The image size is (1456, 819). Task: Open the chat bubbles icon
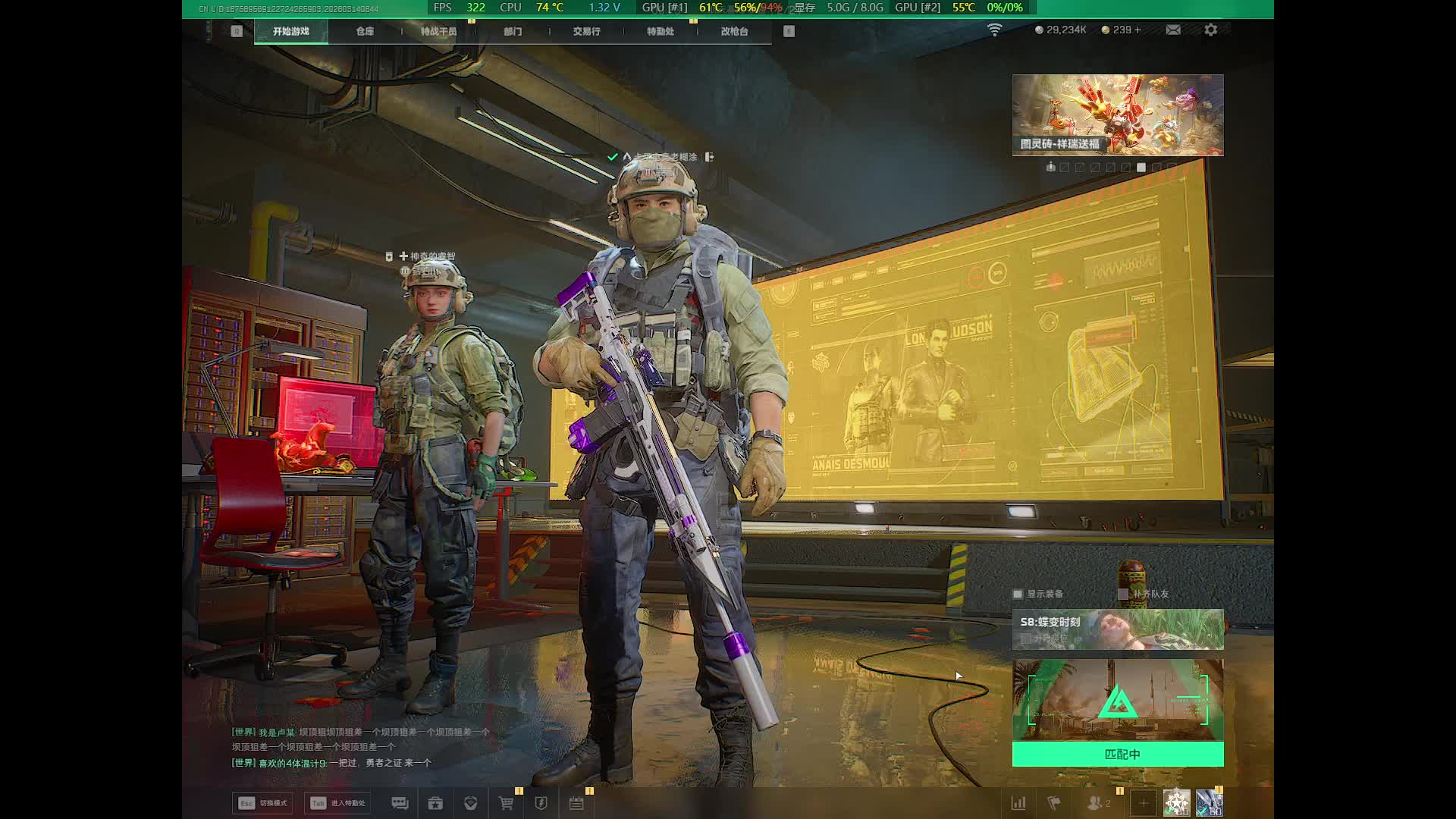pyautogui.click(x=400, y=803)
